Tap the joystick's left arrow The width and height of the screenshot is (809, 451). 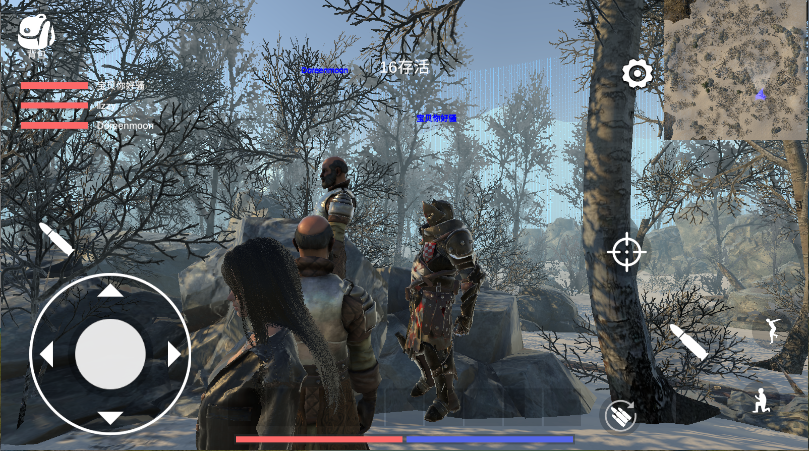click(46, 354)
